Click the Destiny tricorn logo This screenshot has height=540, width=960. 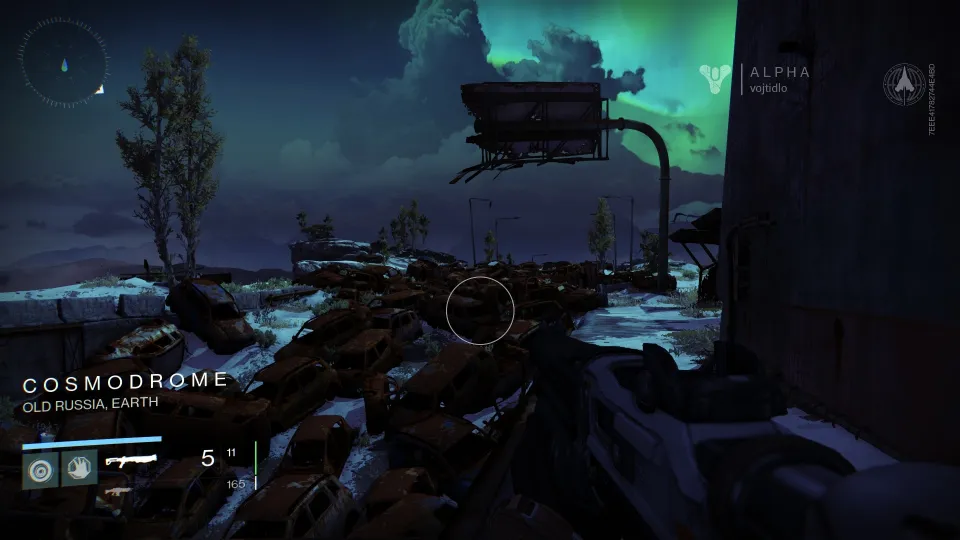716,78
